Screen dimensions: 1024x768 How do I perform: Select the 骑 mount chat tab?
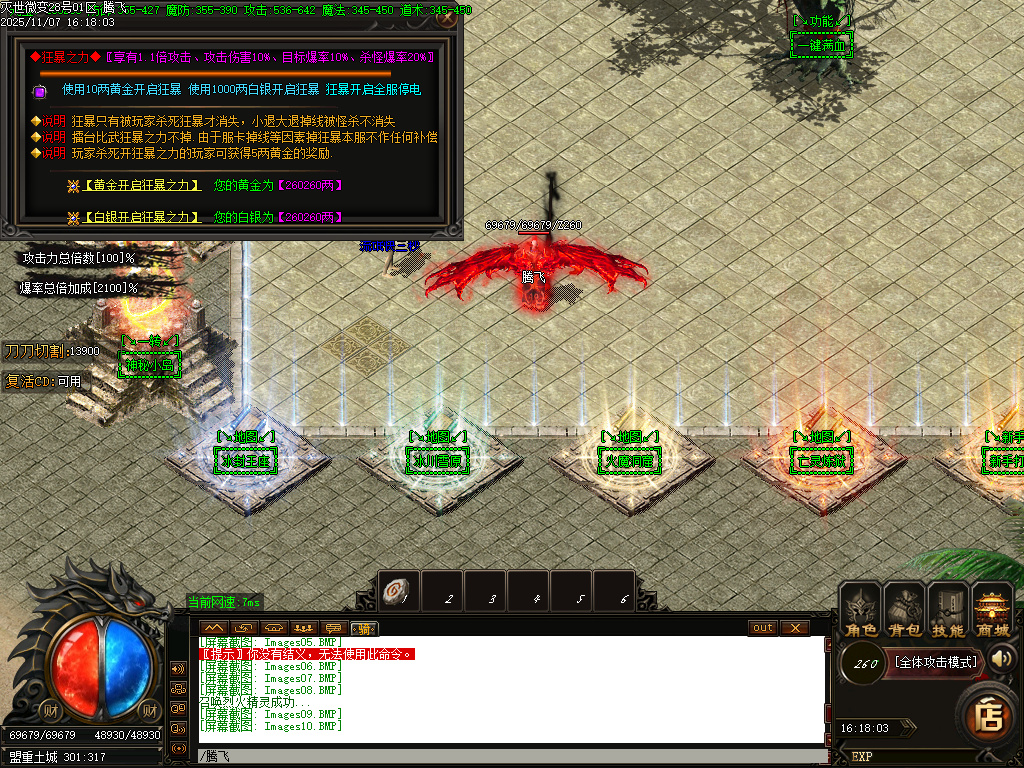click(365, 628)
